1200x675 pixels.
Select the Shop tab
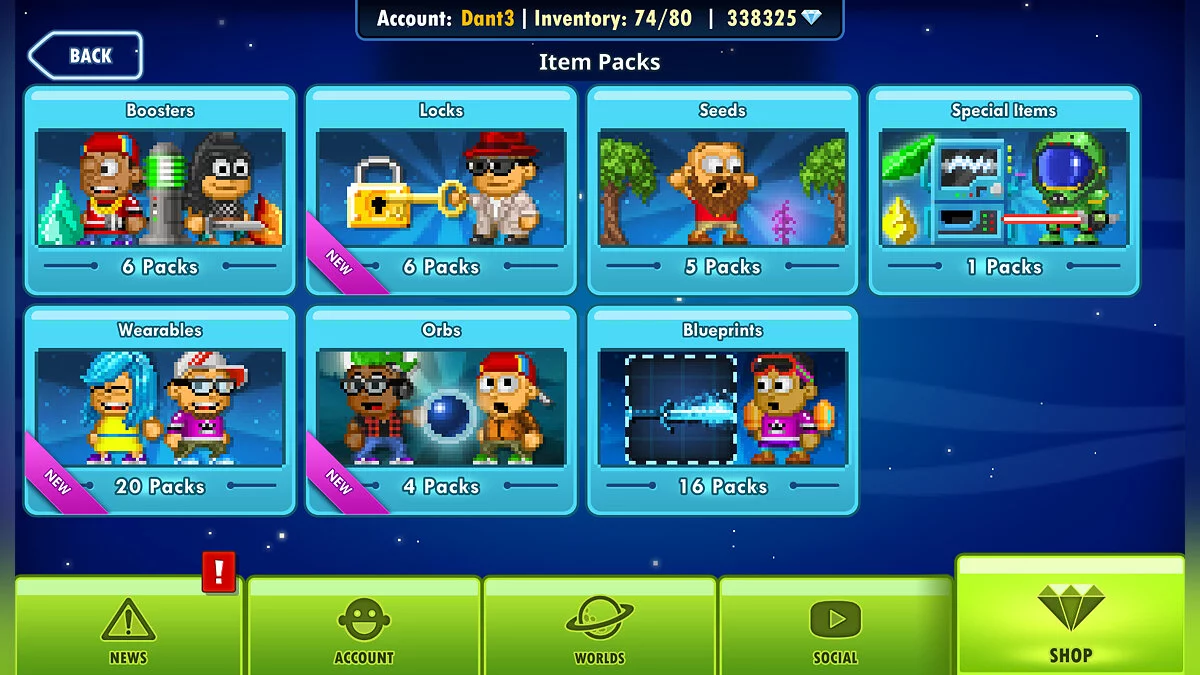(1070, 620)
